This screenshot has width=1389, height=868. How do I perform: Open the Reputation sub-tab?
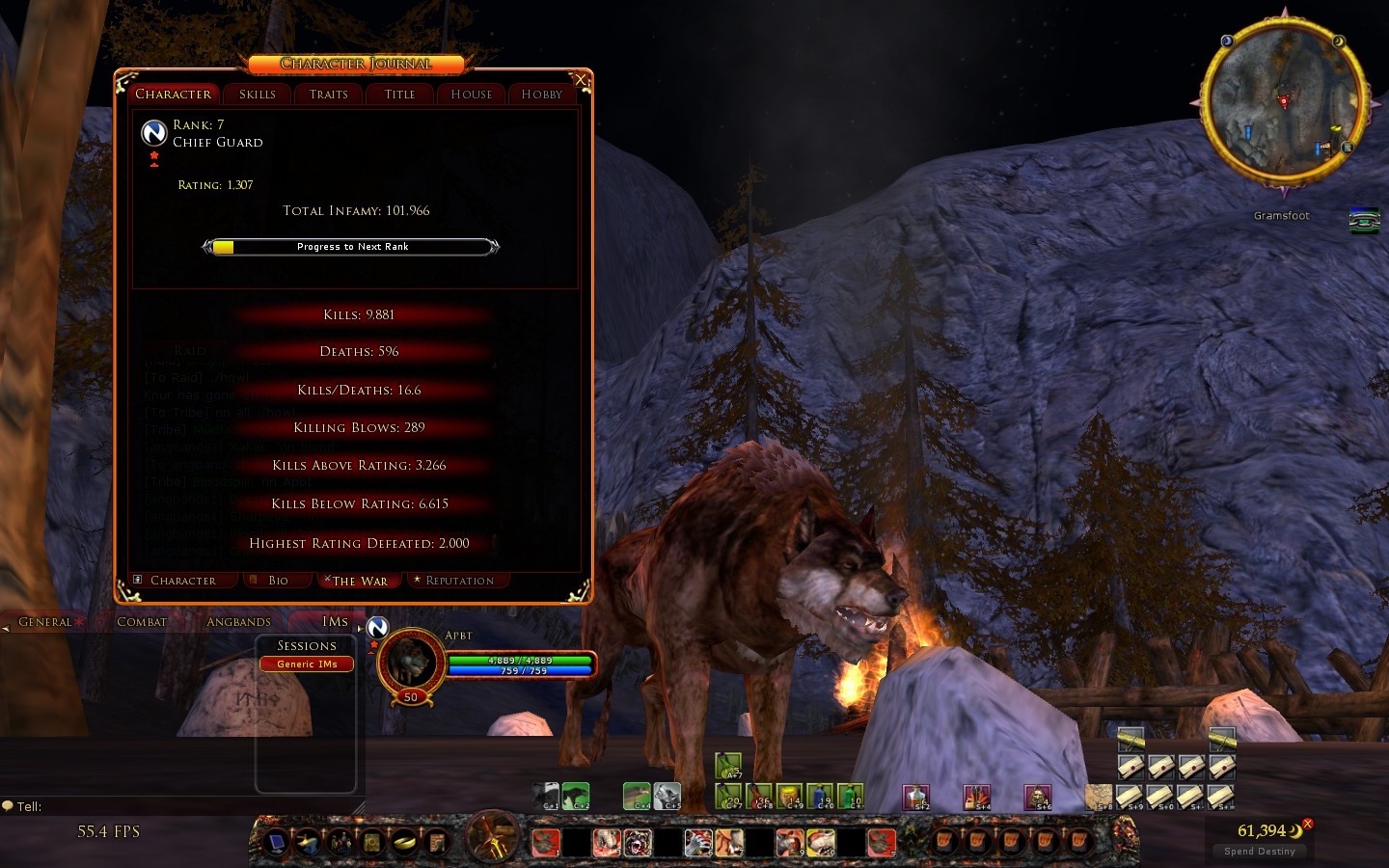click(459, 581)
